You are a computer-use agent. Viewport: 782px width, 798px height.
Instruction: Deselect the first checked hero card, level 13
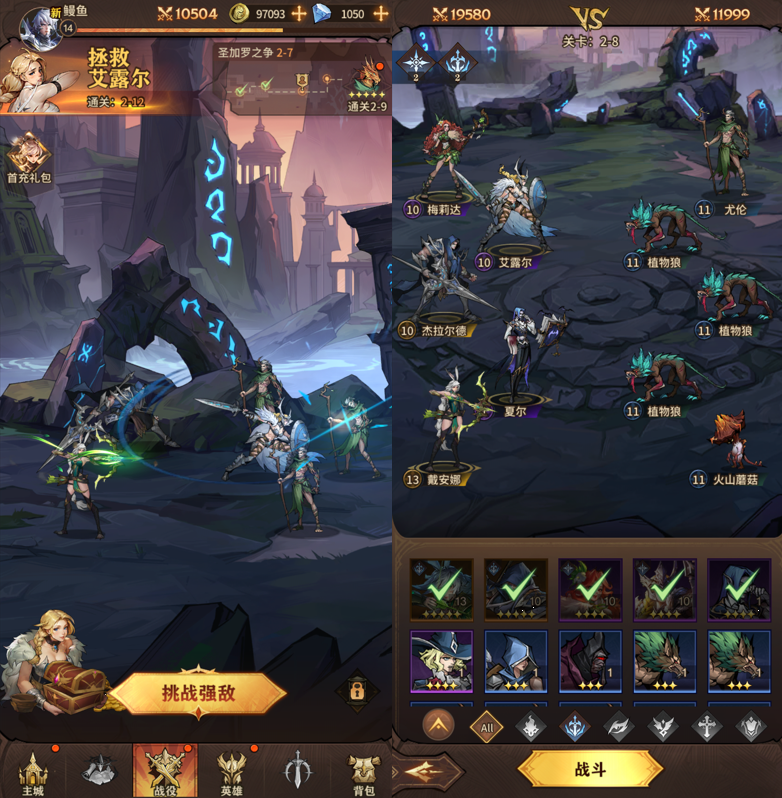(x=442, y=589)
